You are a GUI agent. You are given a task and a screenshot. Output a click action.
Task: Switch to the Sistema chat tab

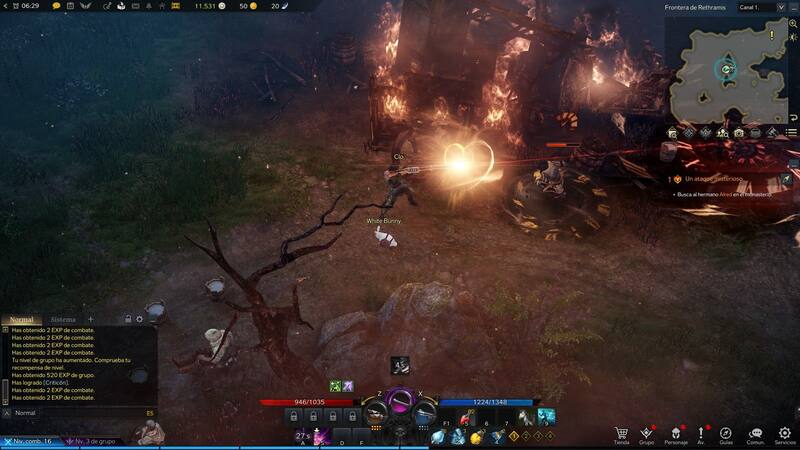click(63, 319)
